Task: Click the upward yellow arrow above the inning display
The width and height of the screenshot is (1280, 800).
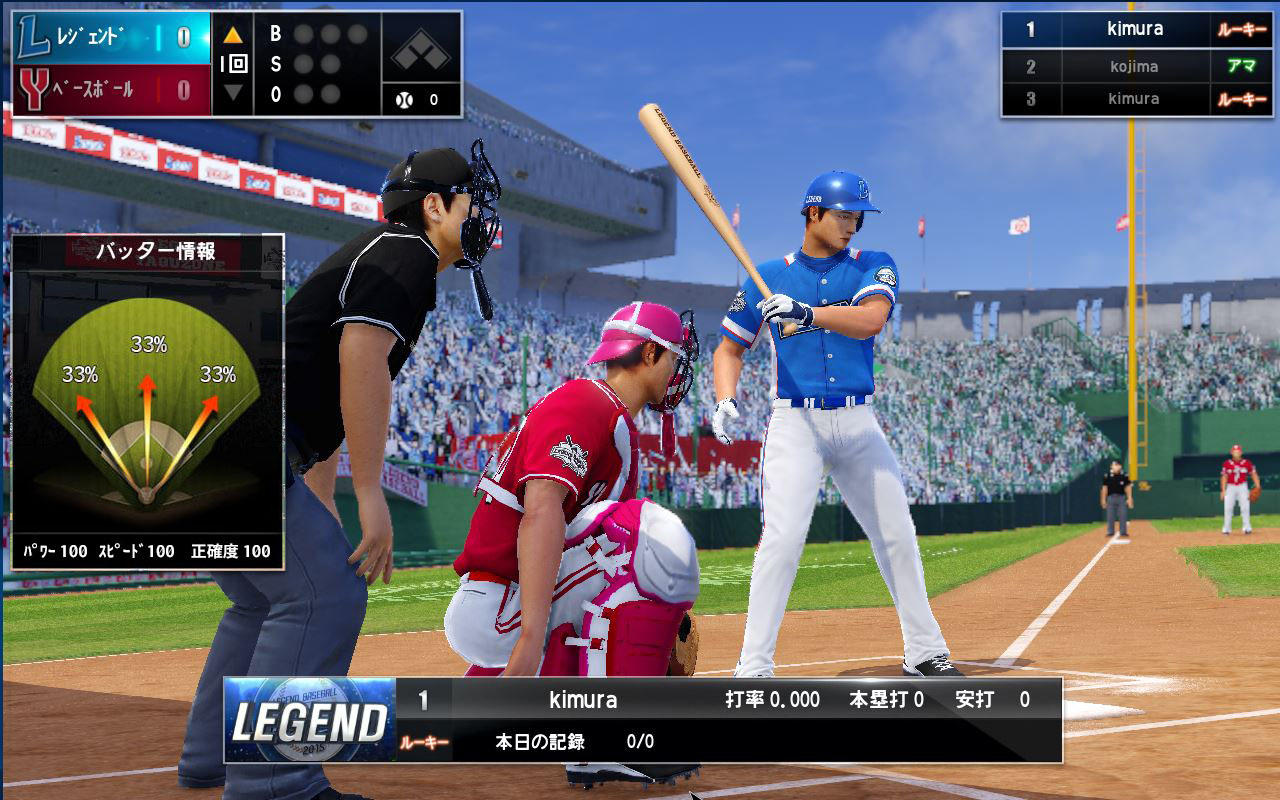Action: pos(233,33)
